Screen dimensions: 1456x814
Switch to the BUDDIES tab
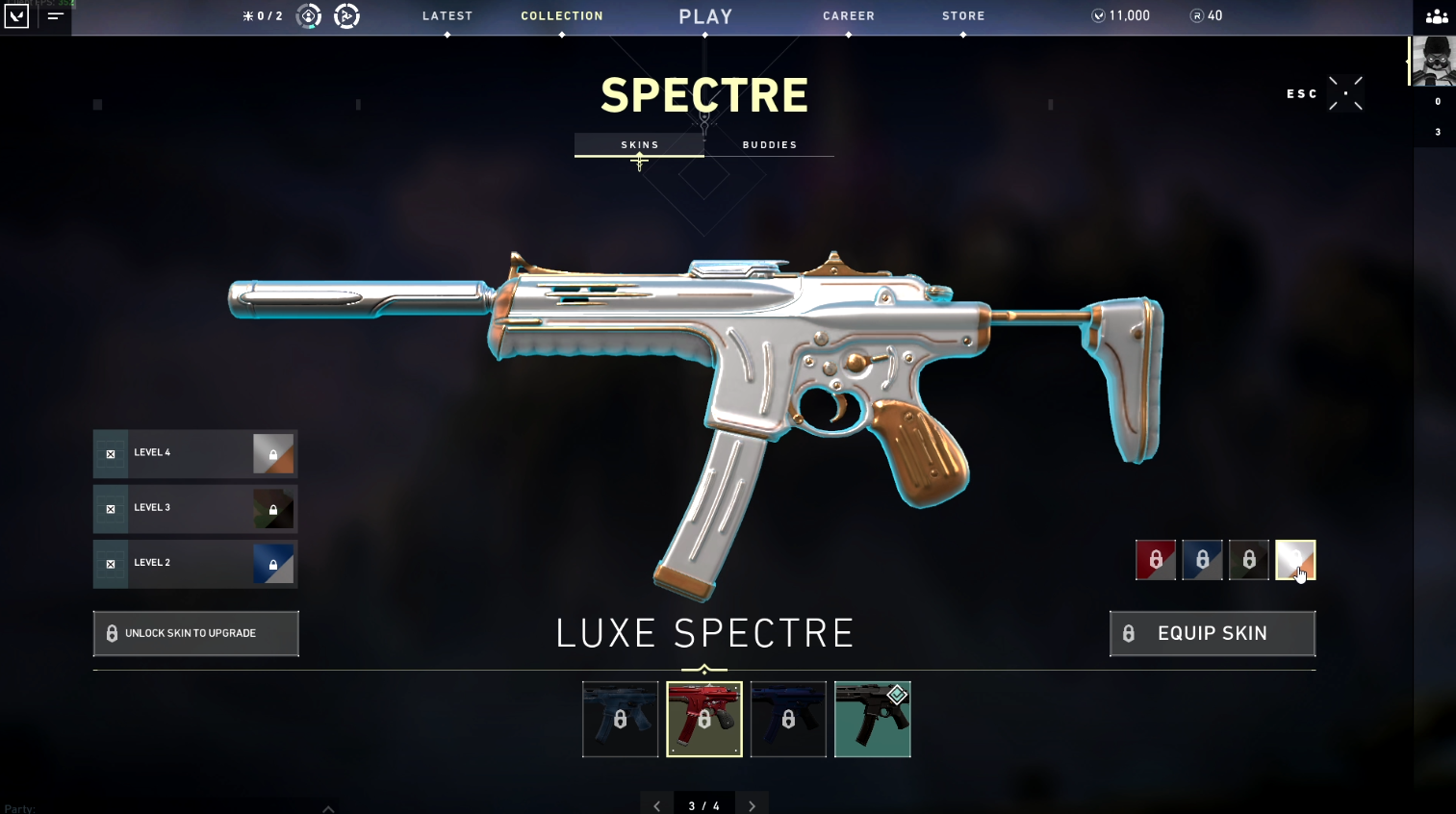coord(769,144)
